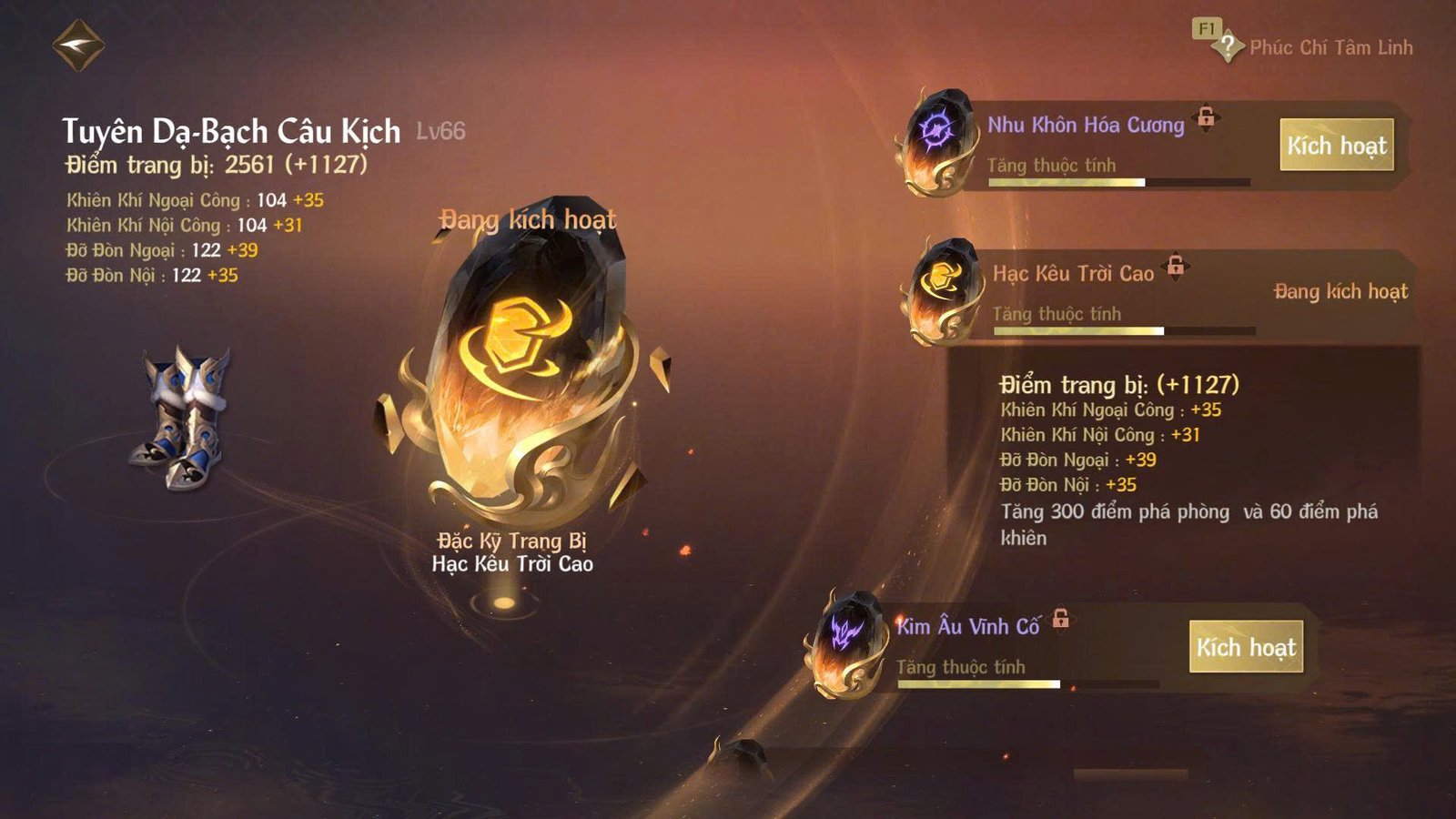The image size is (1456, 819).
Task: Select the Đặc Kỹ Trang Bị label
Action: pos(513,540)
